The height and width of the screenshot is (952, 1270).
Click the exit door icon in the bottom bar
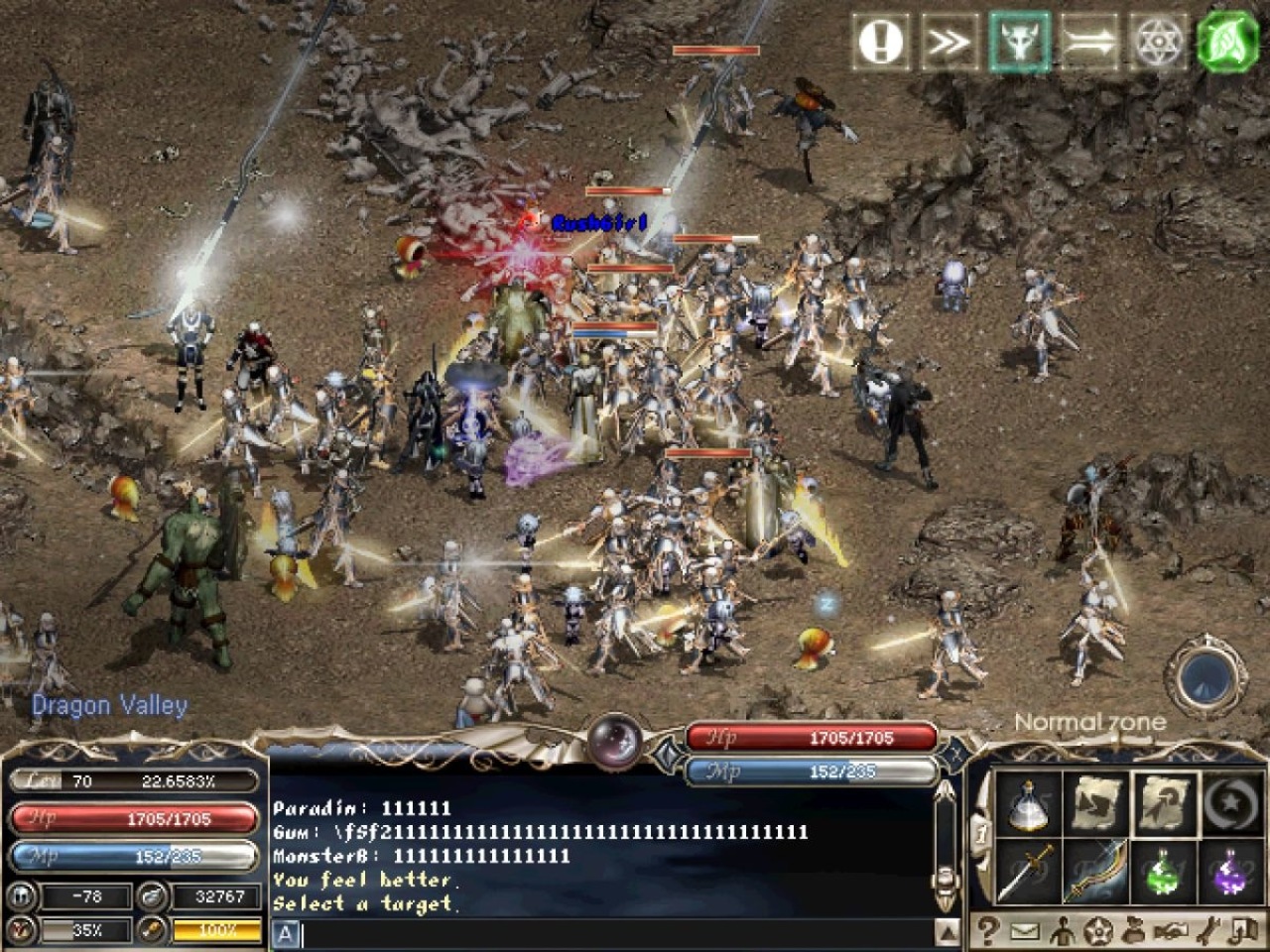(1245, 930)
